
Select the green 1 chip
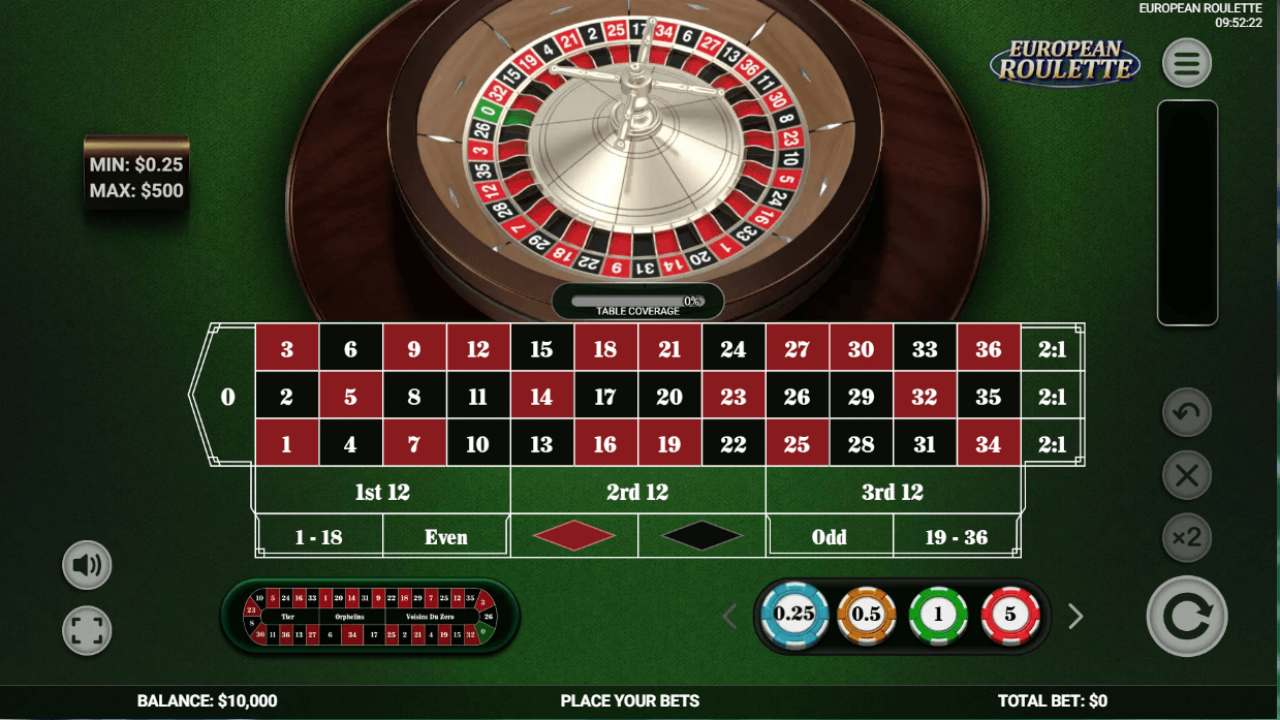click(x=938, y=615)
